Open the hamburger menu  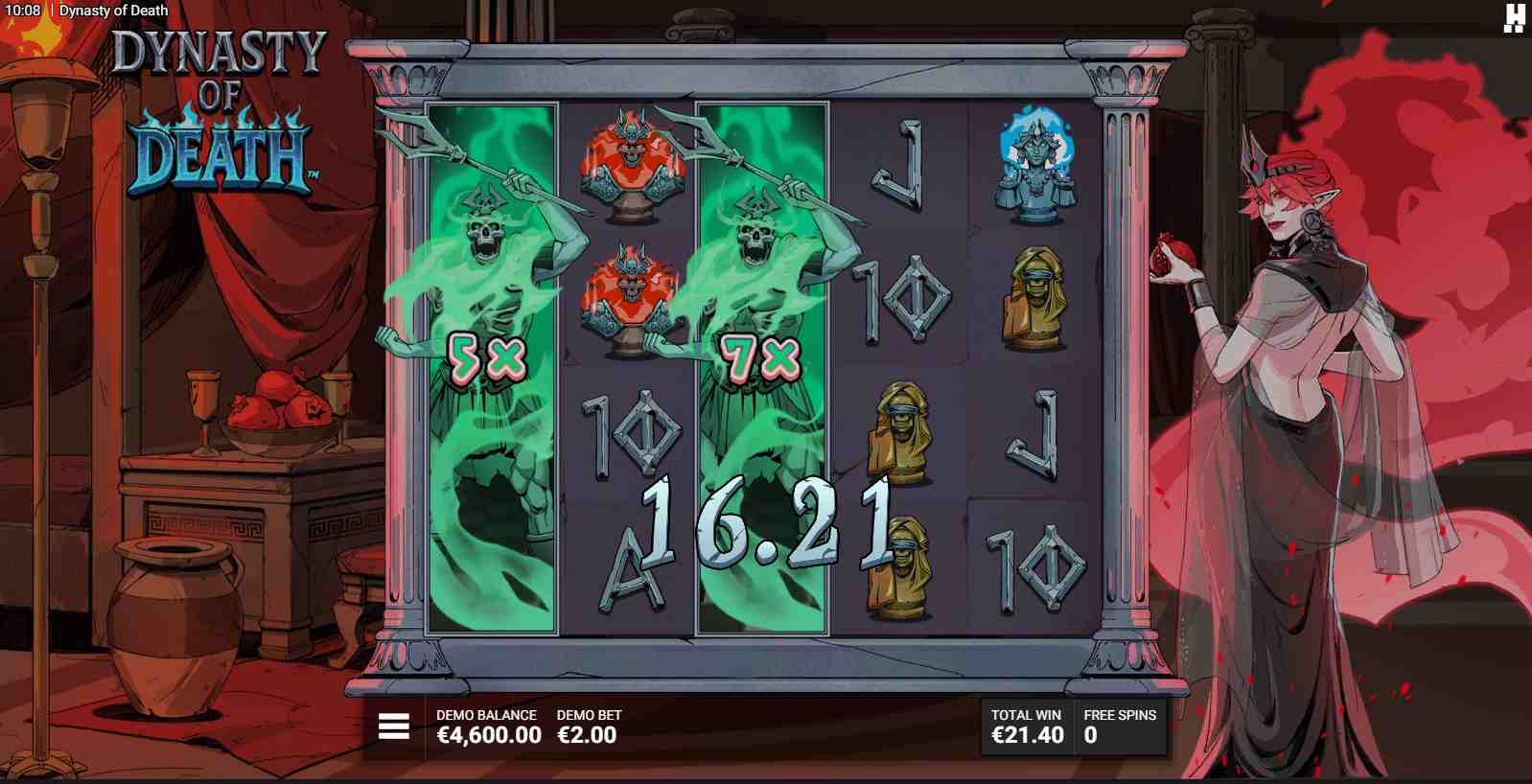pos(394,726)
